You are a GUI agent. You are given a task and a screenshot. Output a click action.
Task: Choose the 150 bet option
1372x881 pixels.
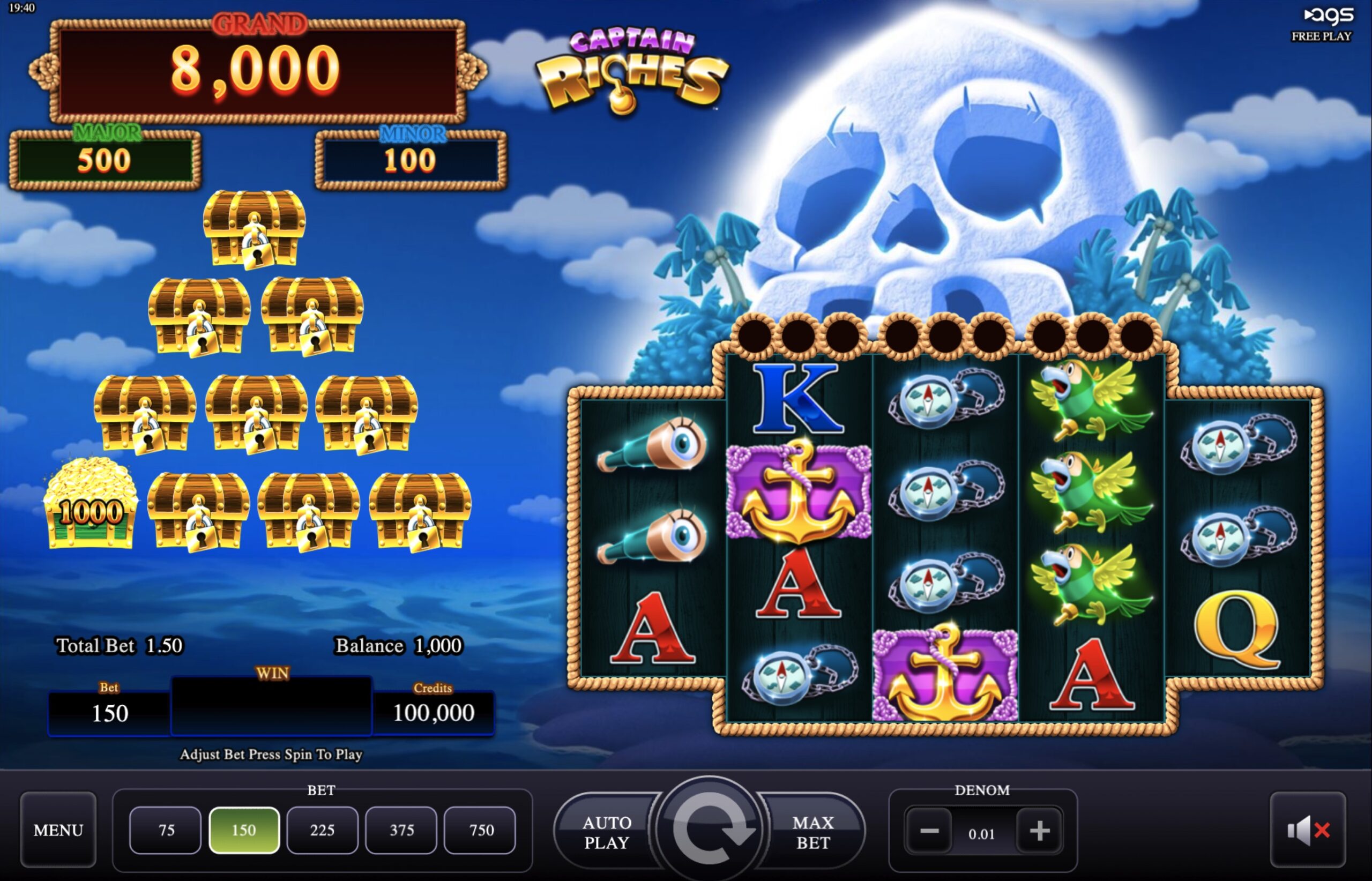[244, 830]
